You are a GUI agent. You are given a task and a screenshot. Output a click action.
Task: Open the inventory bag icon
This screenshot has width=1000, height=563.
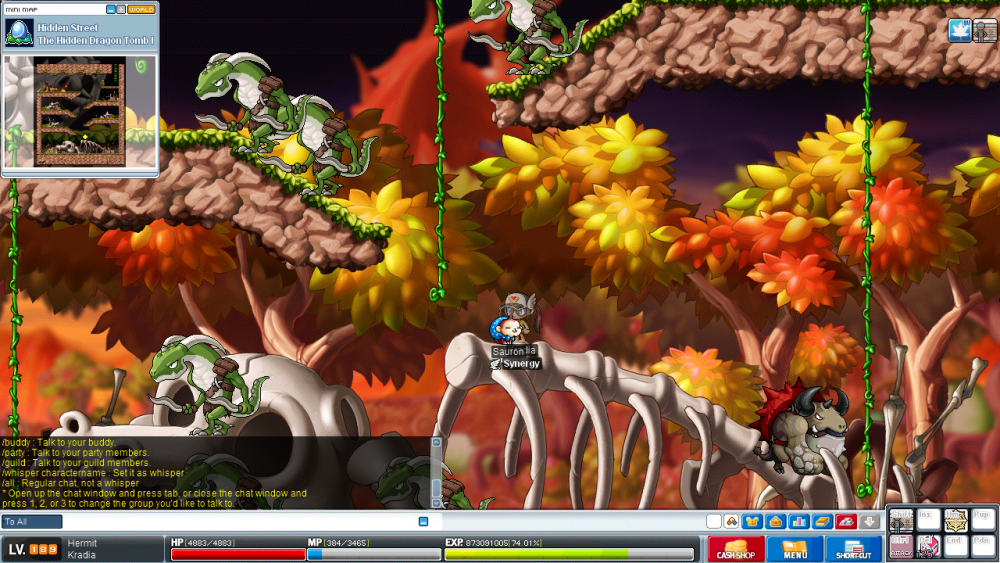(775, 521)
